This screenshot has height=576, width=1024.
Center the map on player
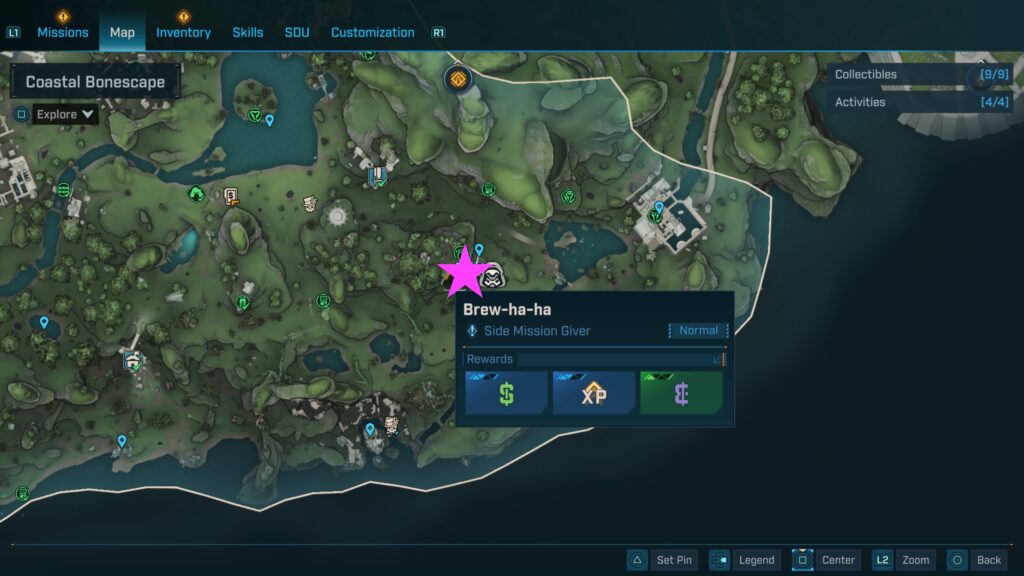[x=826, y=560]
